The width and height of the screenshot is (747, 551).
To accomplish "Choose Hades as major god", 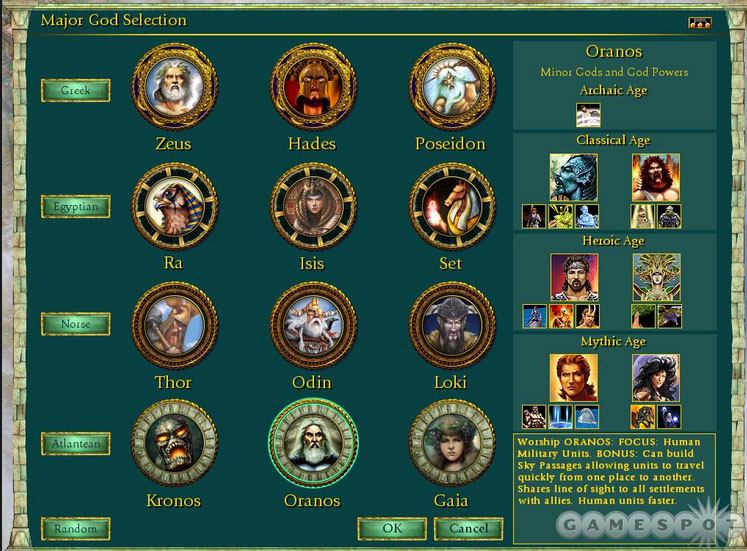I will point(312,88).
